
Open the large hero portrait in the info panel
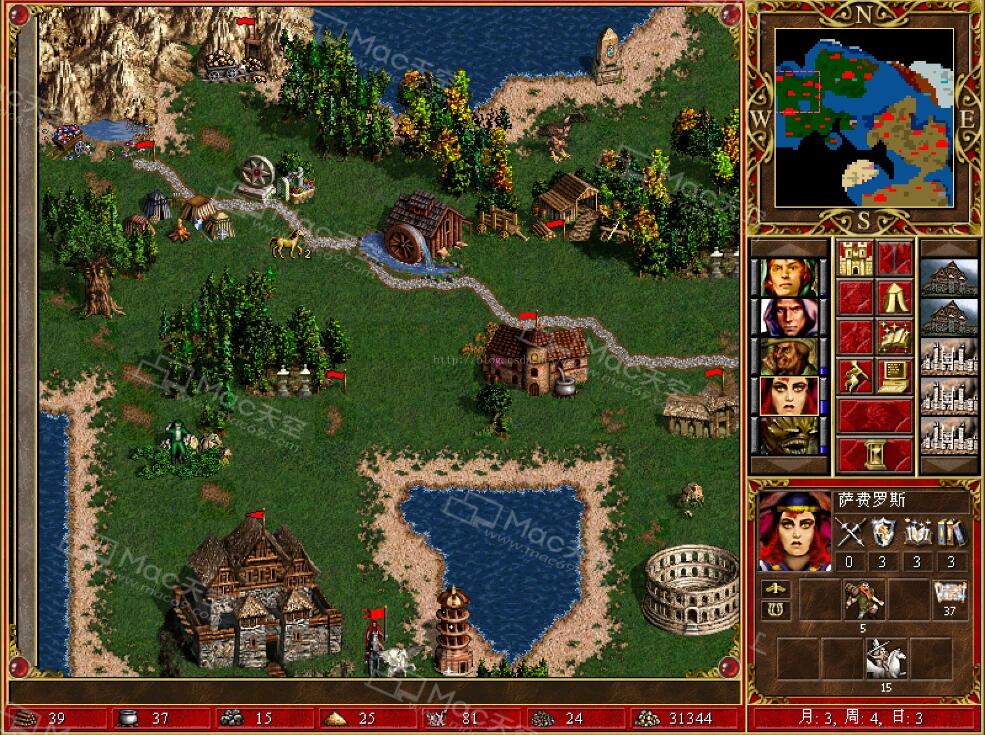[x=794, y=528]
